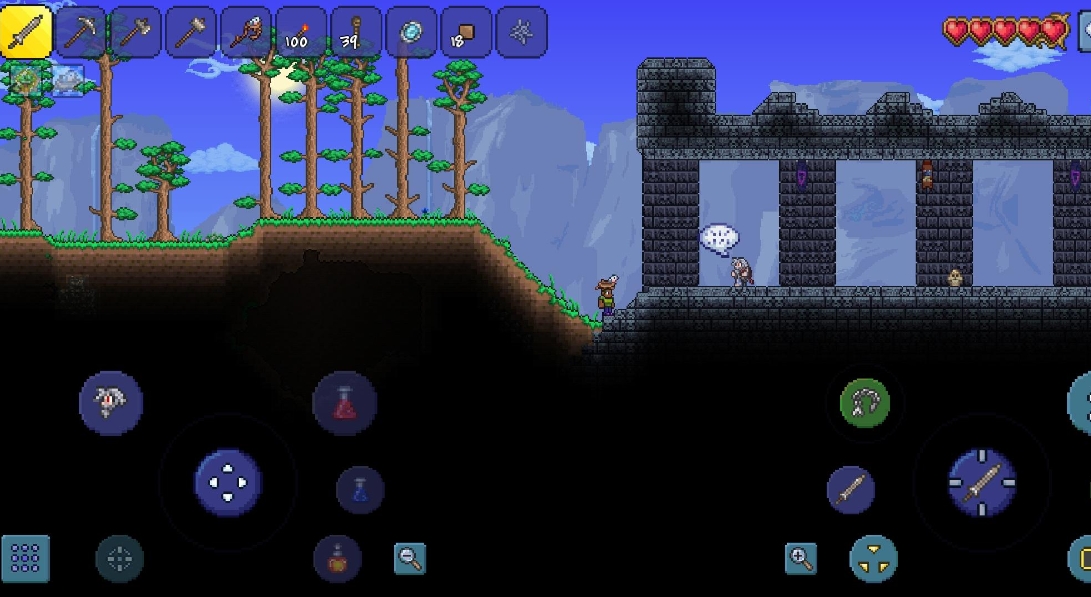Tap the three yellow arrows button
The image size is (1091, 597).
point(873,559)
